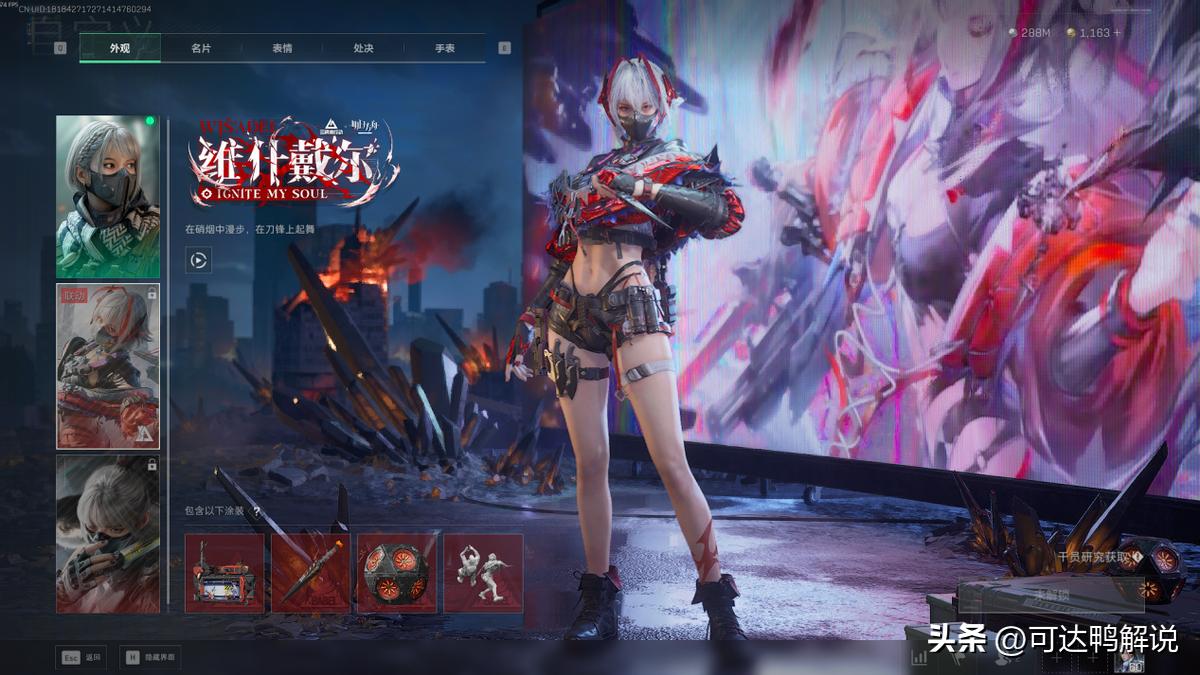The width and height of the screenshot is (1200, 675).
Task: Add currency with the plus beside 1,163
Action: [x=1117, y=33]
